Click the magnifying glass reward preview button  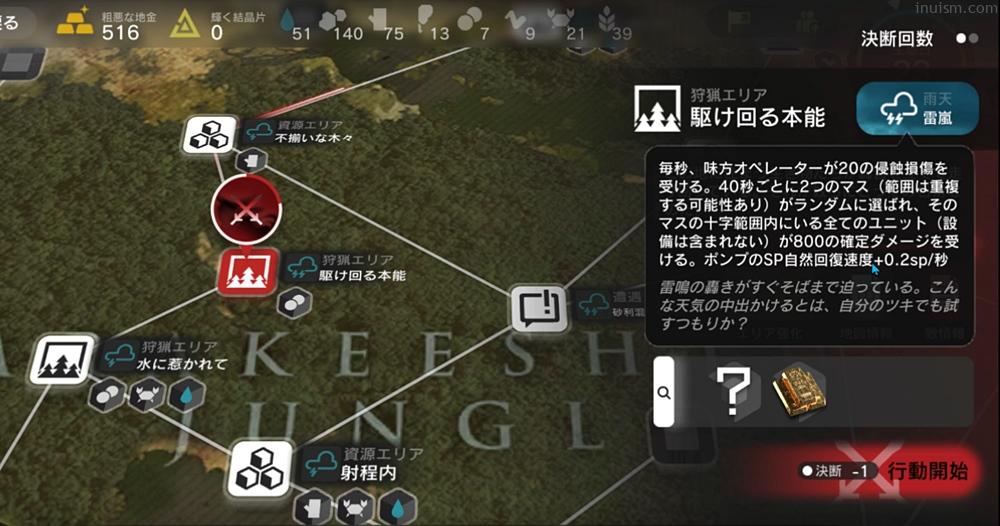(663, 392)
